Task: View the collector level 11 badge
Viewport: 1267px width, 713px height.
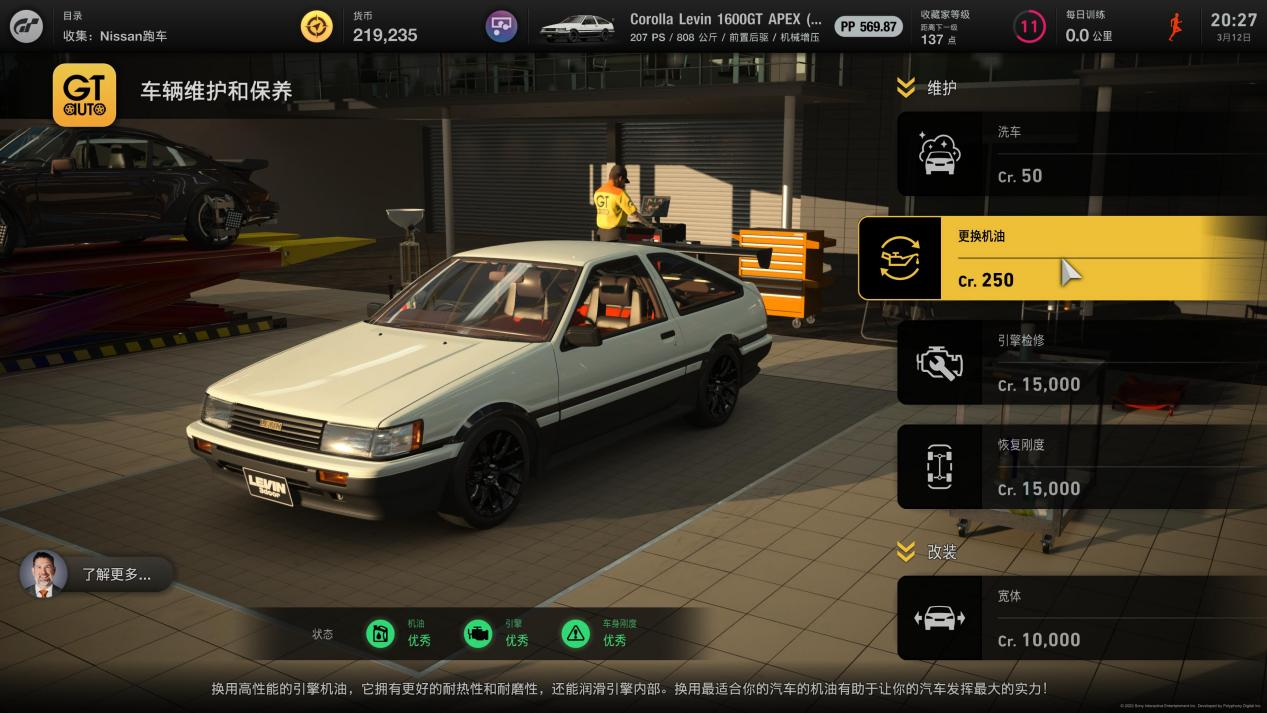Action: (1029, 27)
